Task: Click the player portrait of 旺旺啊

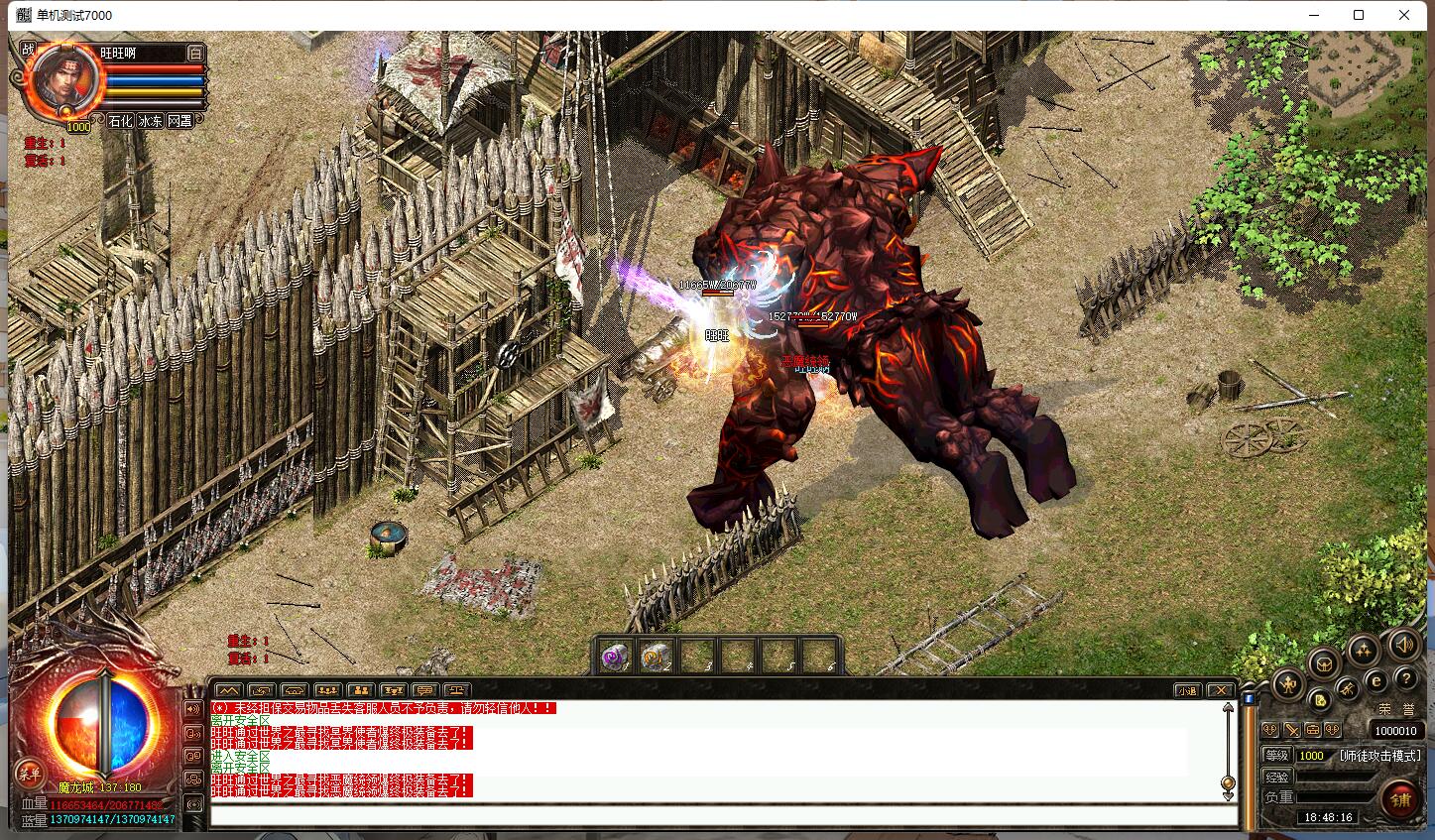Action: pyautogui.click(x=66, y=79)
